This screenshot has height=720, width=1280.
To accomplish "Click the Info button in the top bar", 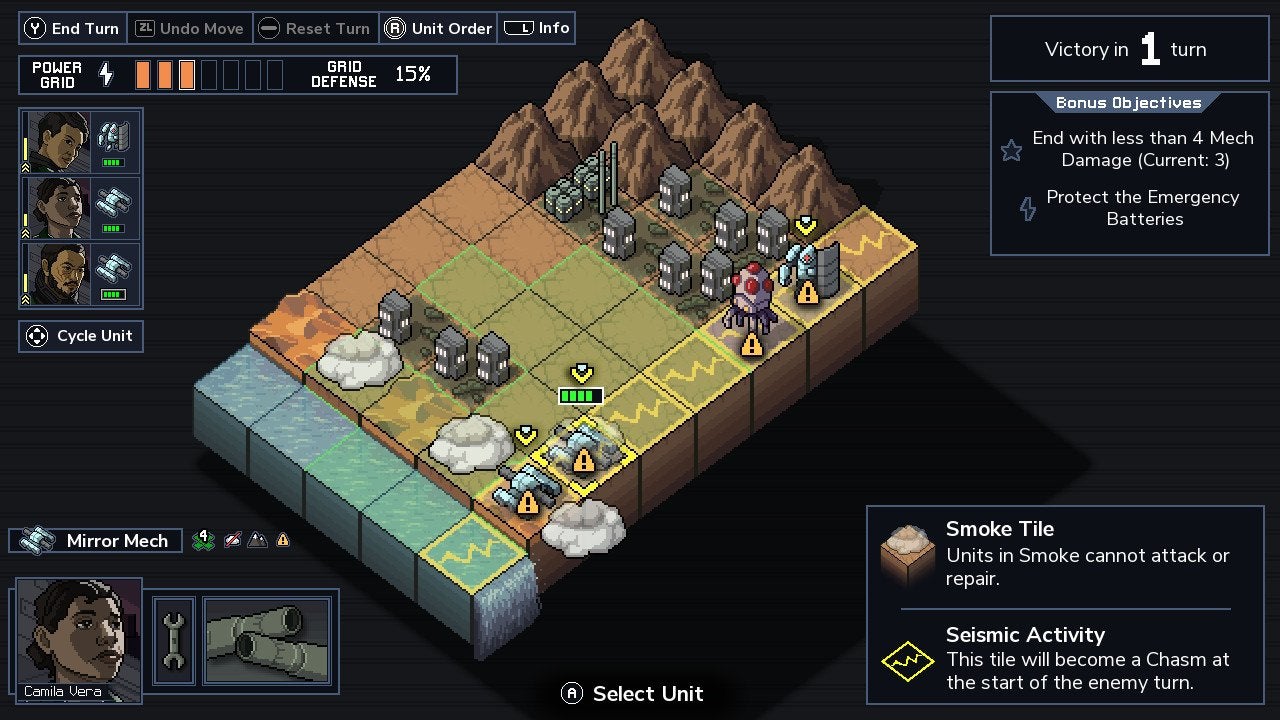I will tap(537, 27).
